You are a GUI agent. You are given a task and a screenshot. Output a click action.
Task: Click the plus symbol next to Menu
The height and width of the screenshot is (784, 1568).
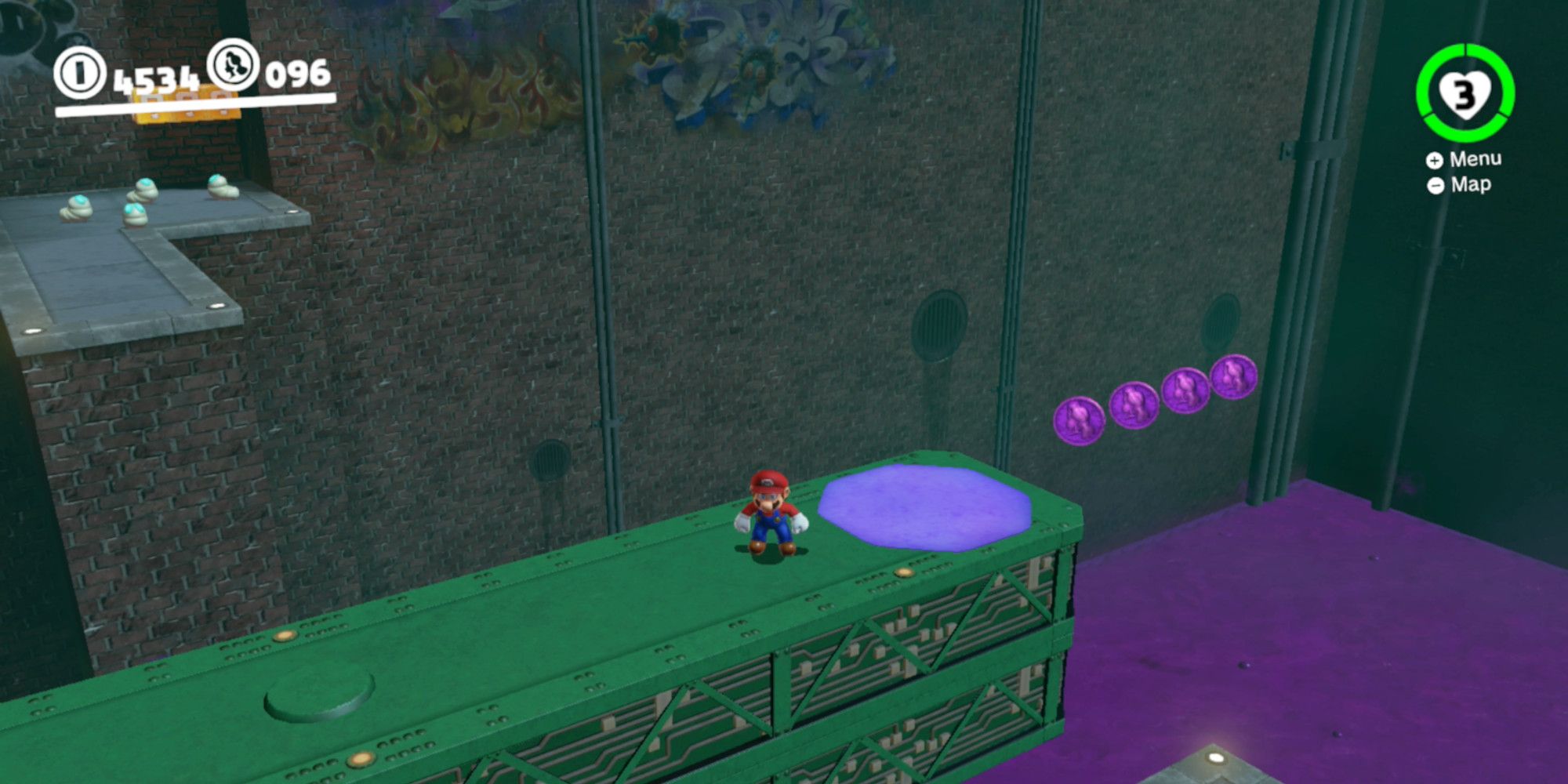point(1435,161)
